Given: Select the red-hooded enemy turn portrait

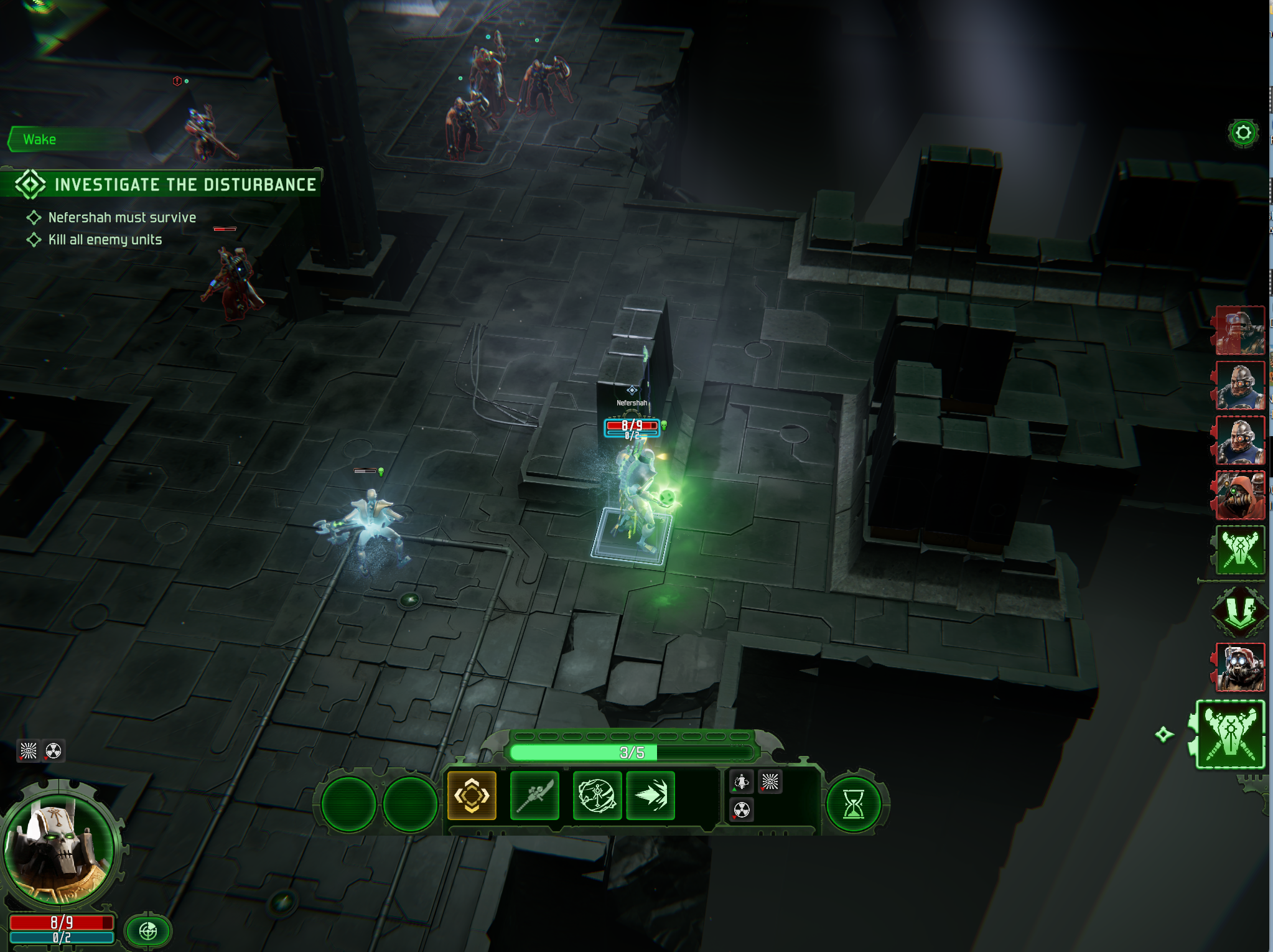Looking at the screenshot, I should click(x=1241, y=495).
